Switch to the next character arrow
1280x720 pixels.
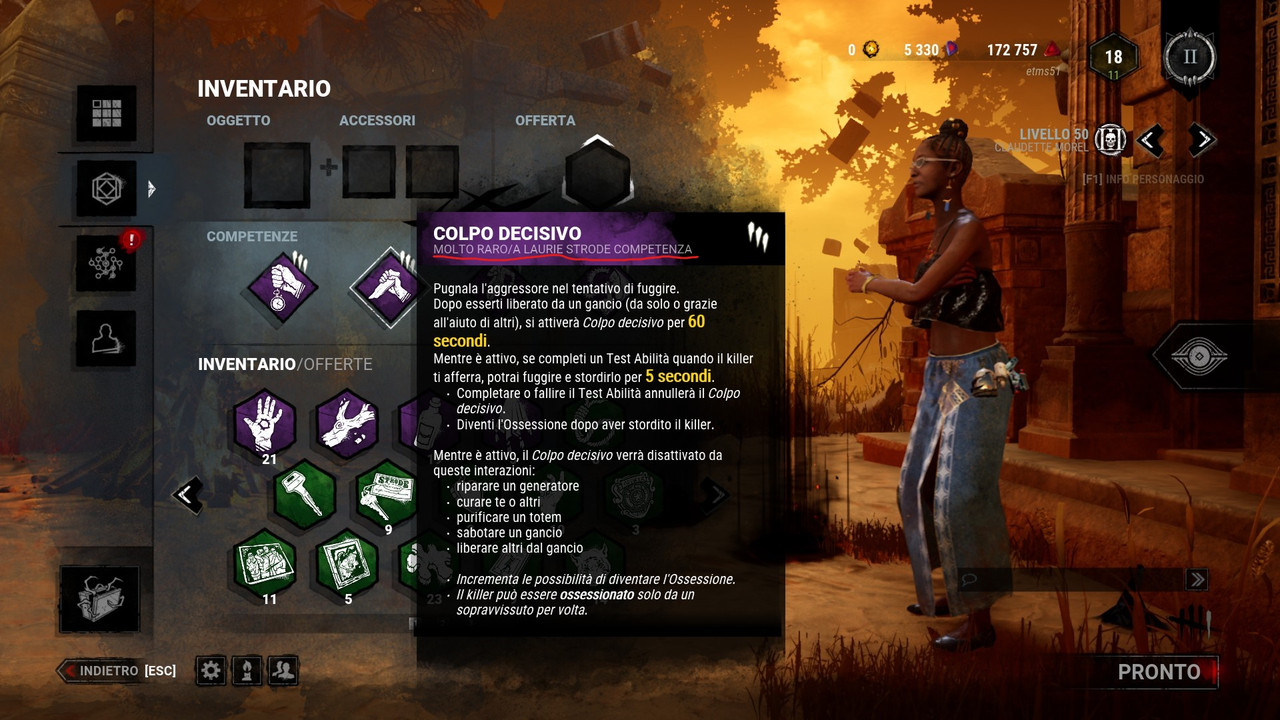[1201, 140]
